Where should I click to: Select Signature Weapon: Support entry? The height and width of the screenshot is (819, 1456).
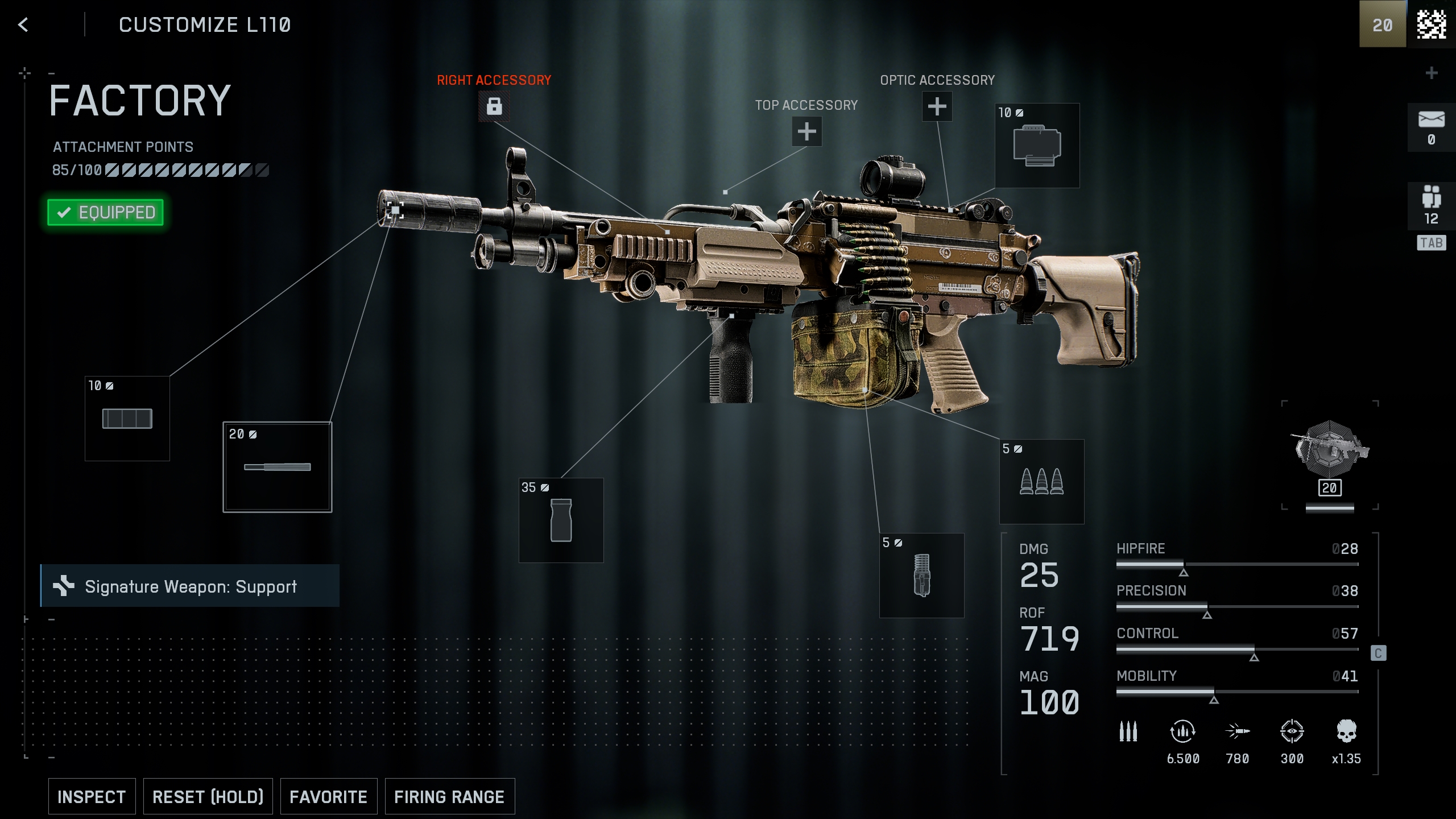190,586
